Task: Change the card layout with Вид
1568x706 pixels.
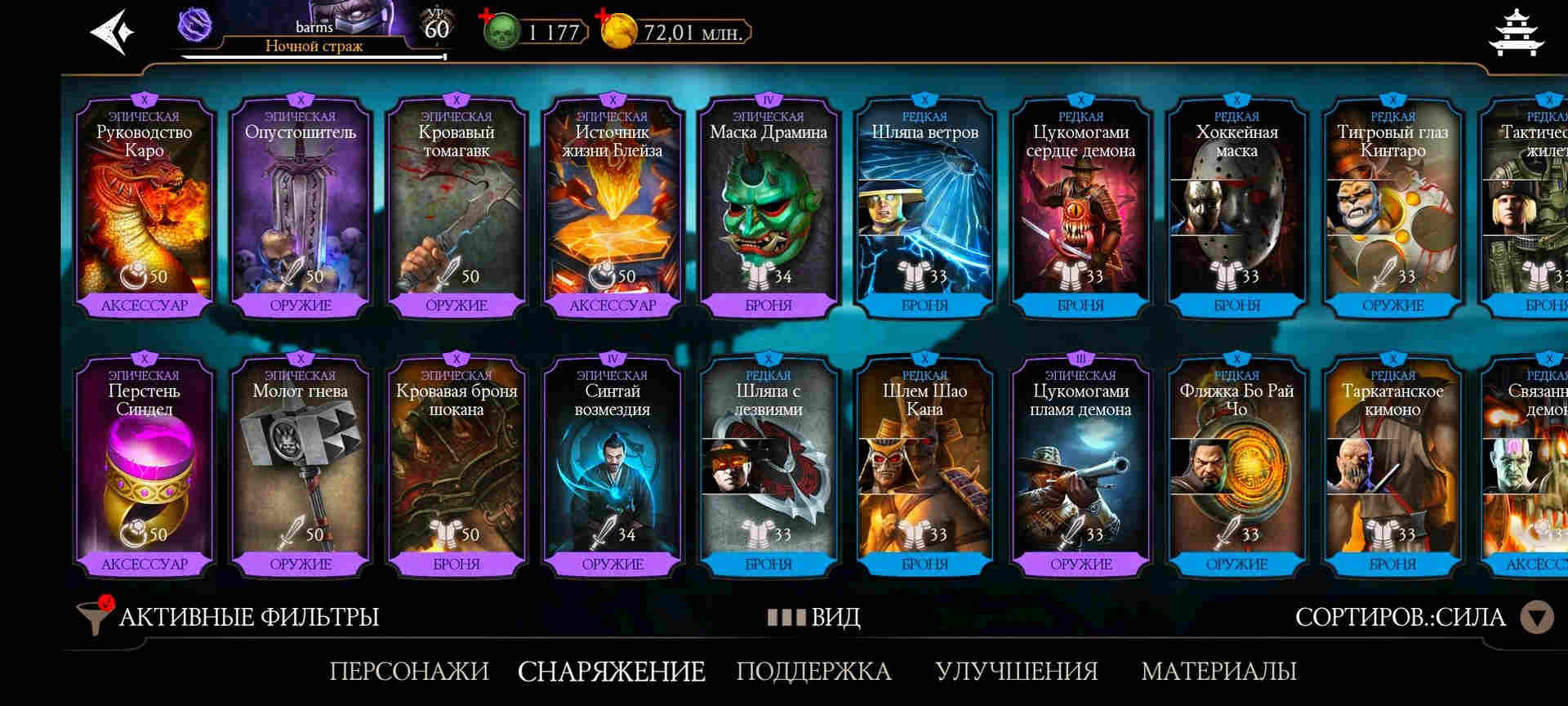Action: [814, 617]
